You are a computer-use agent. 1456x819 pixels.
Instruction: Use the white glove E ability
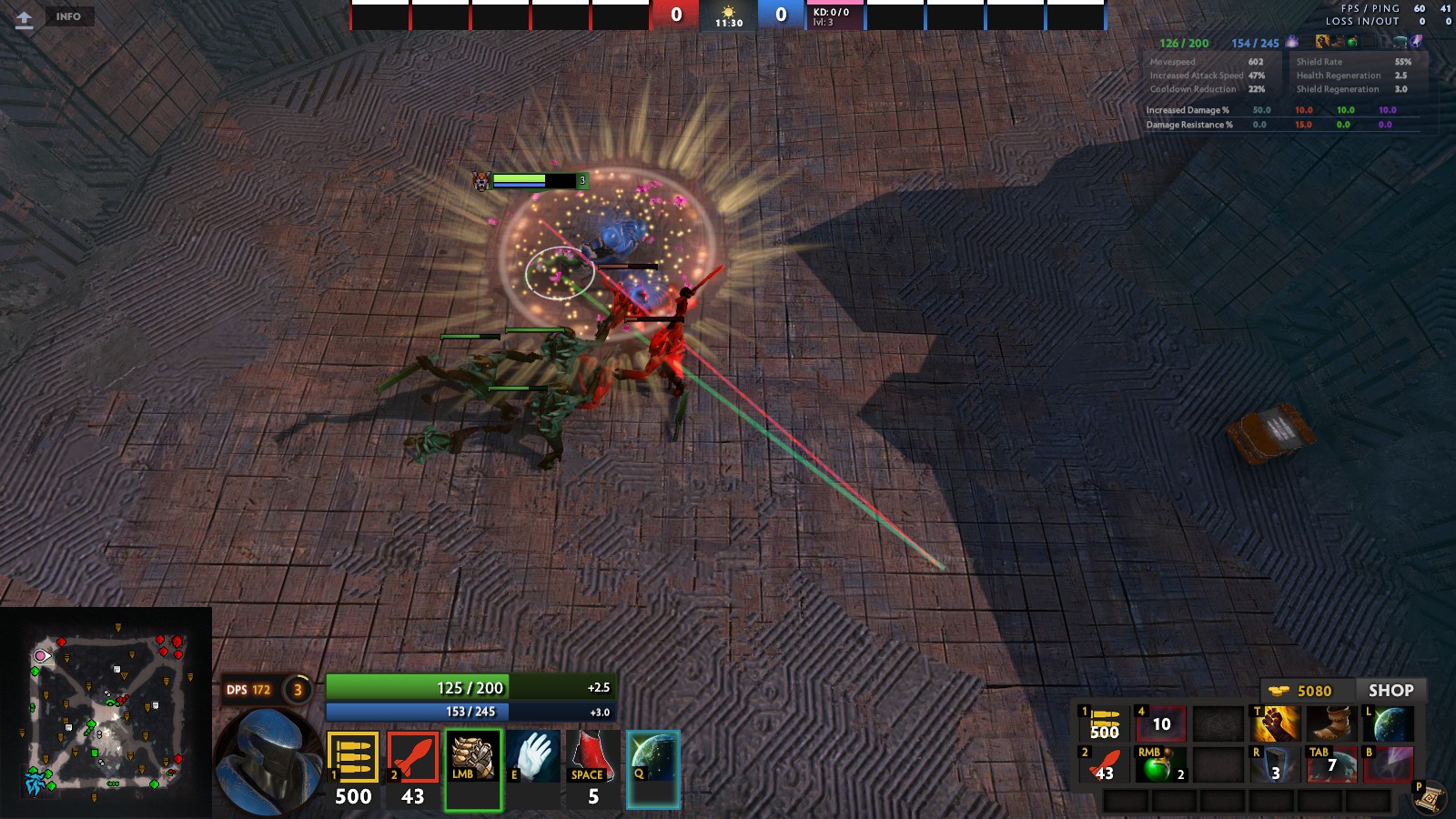pyautogui.click(x=533, y=757)
